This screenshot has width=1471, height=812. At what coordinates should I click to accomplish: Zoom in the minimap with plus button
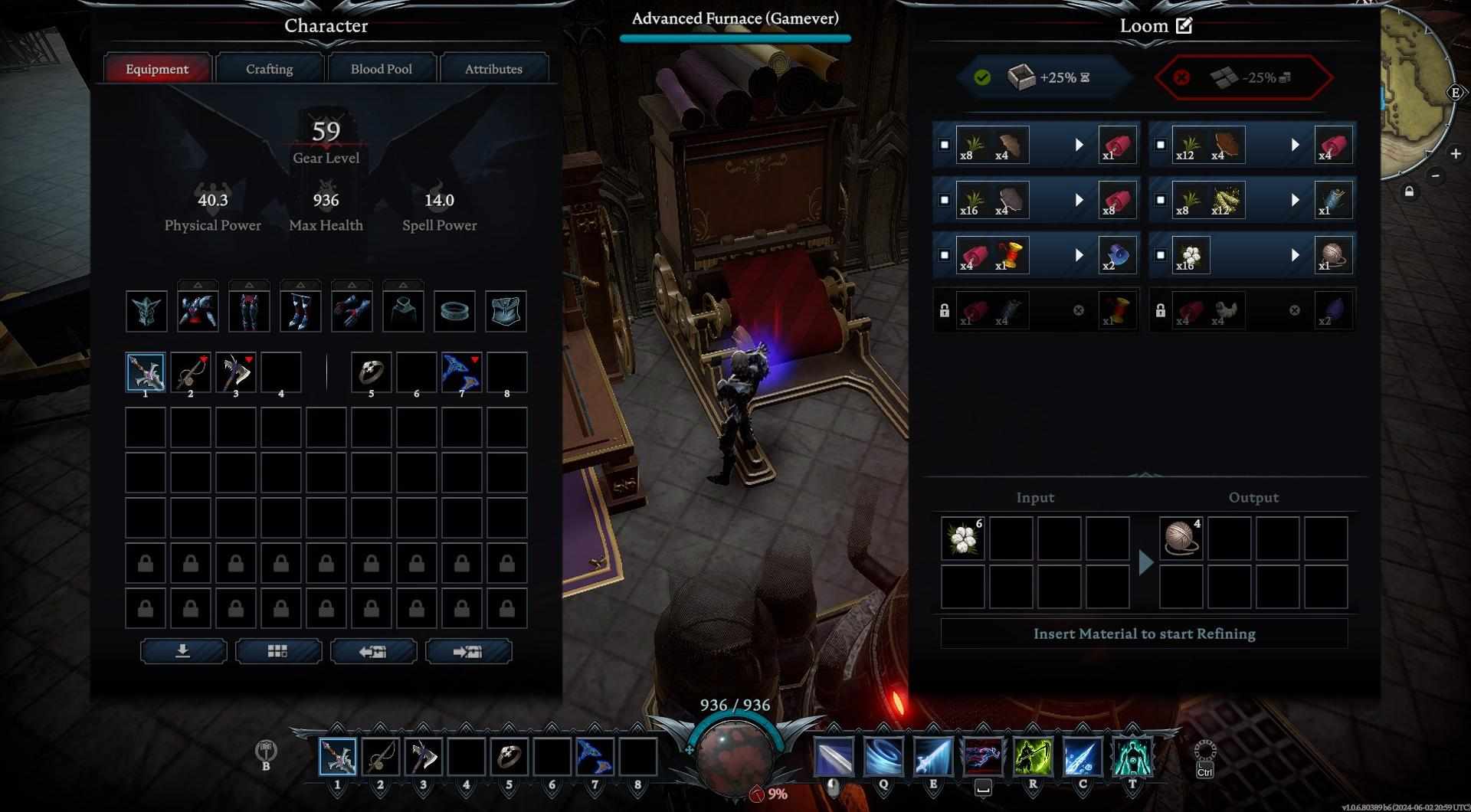[1455, 154]
